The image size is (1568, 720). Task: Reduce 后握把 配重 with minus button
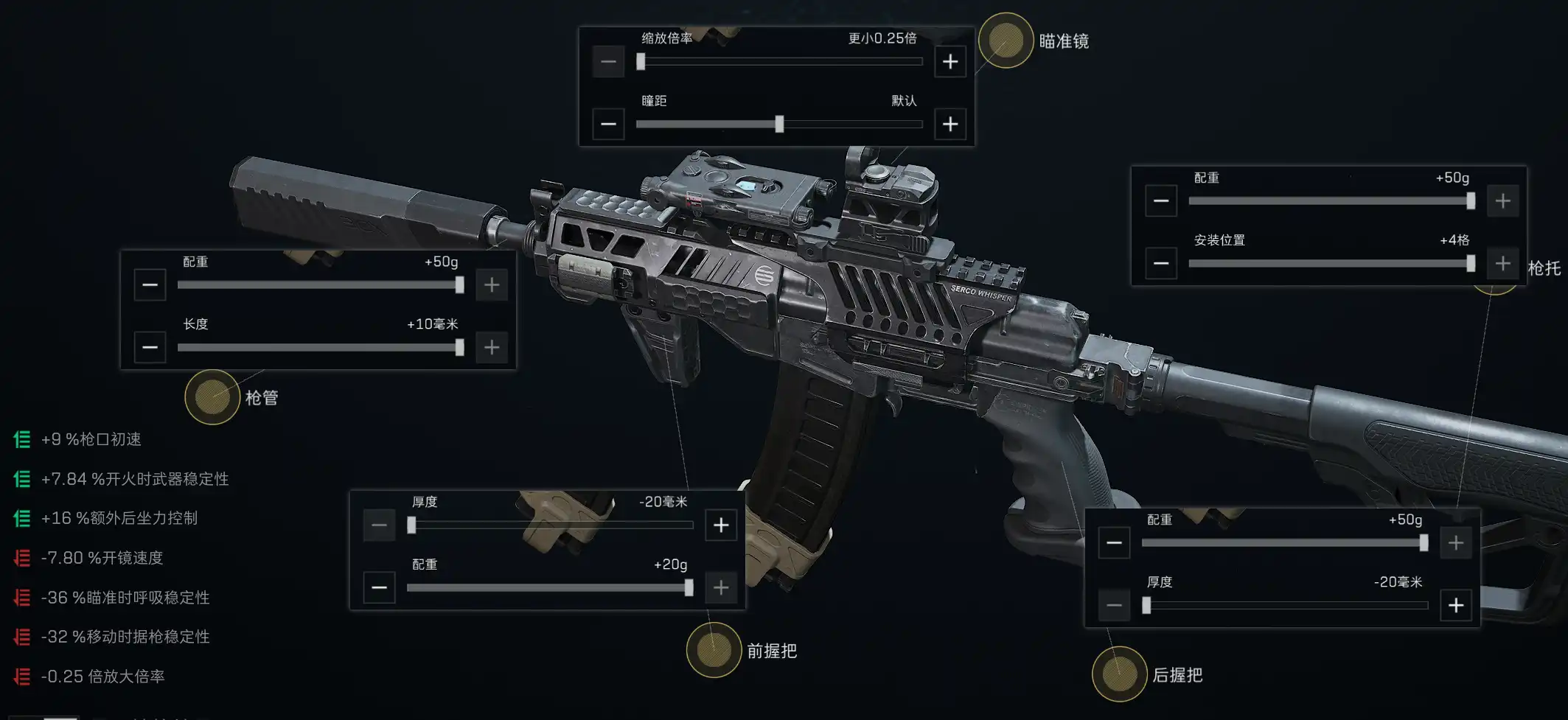point(1114,543)
